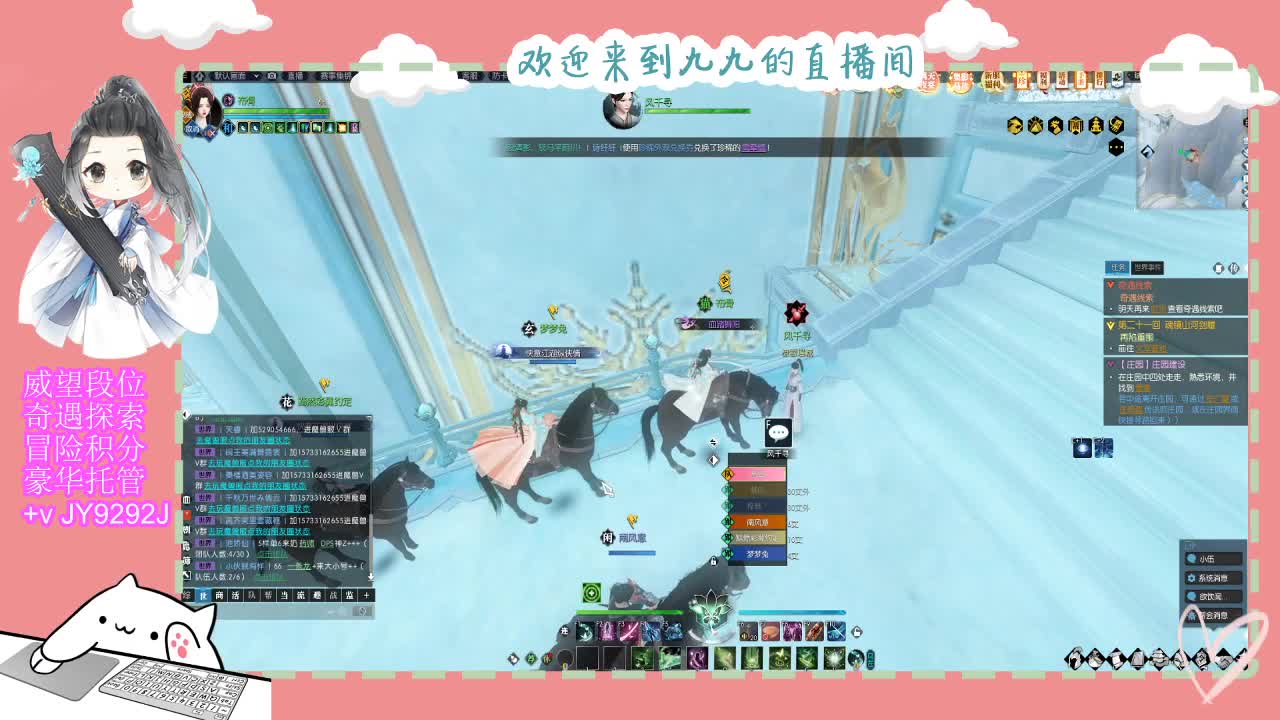Click the 点击邀请 invite link in the team panel
Screen dimensions: 1280x720
[271, 555]
